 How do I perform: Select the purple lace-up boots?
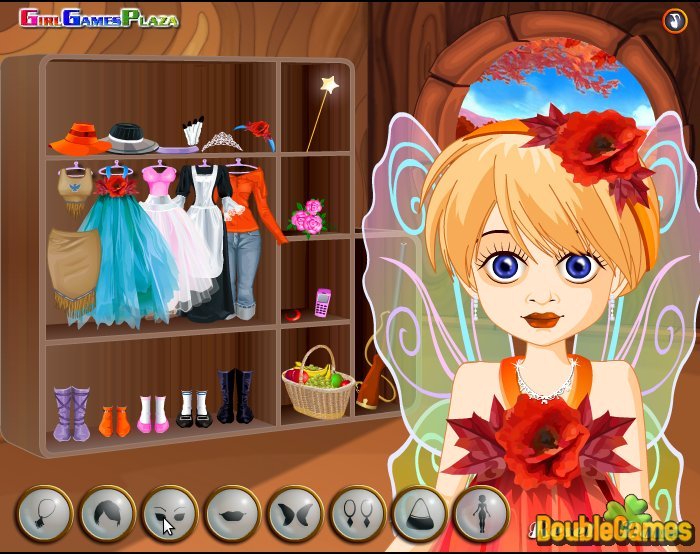71,413
